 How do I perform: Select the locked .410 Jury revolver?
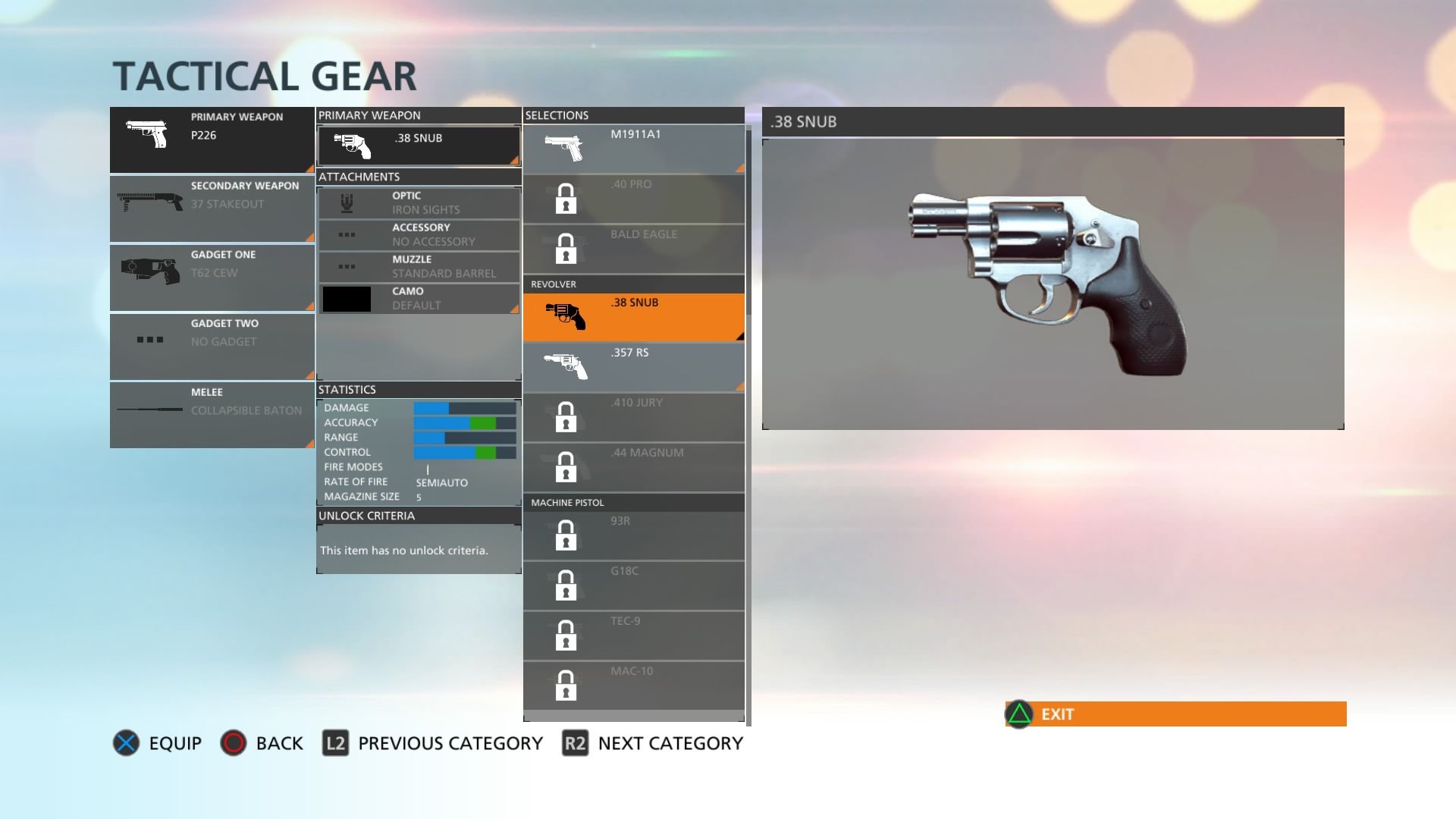633,417
